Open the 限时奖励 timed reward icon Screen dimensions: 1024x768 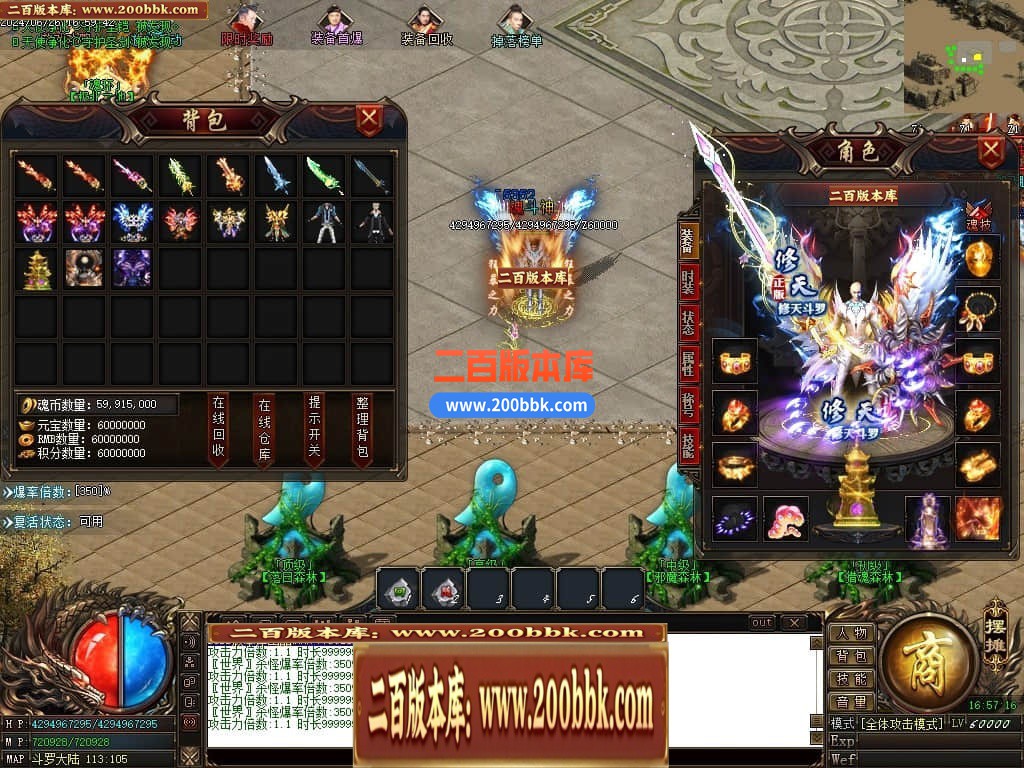pos(245,26)
